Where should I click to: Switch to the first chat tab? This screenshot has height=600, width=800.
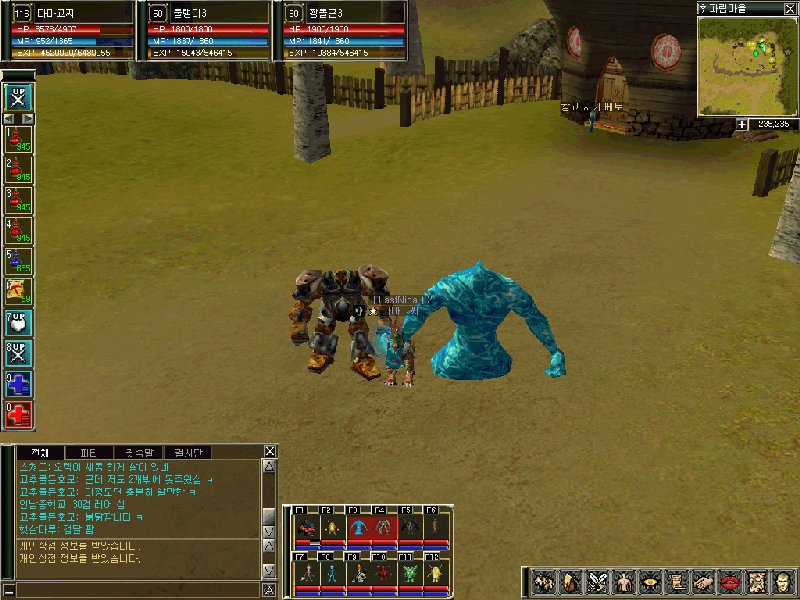tap(40, 452)
